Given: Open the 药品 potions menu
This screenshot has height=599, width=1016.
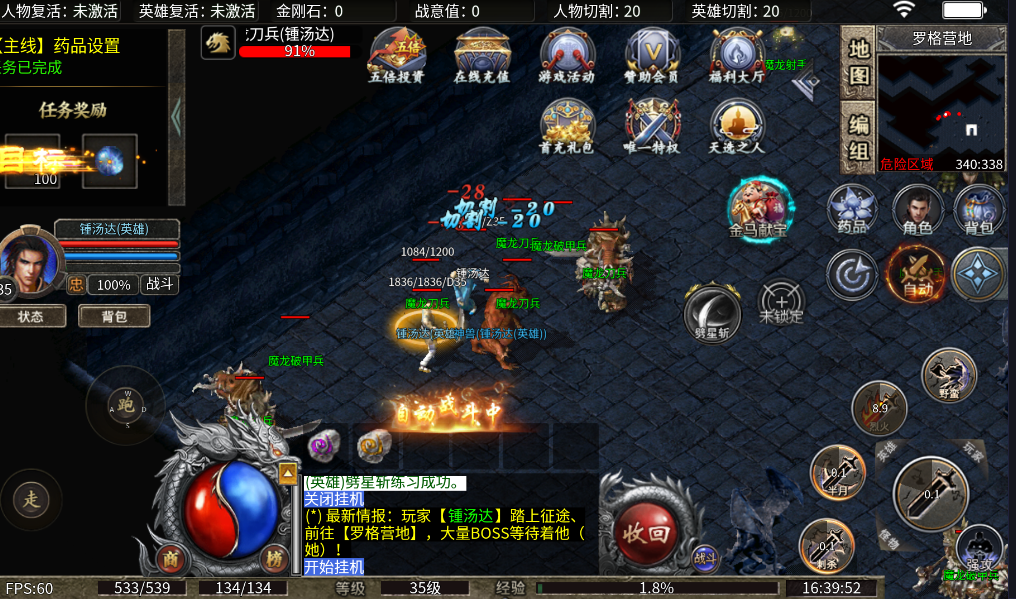Looking at the screenshot, I should [x=852, y=209].
